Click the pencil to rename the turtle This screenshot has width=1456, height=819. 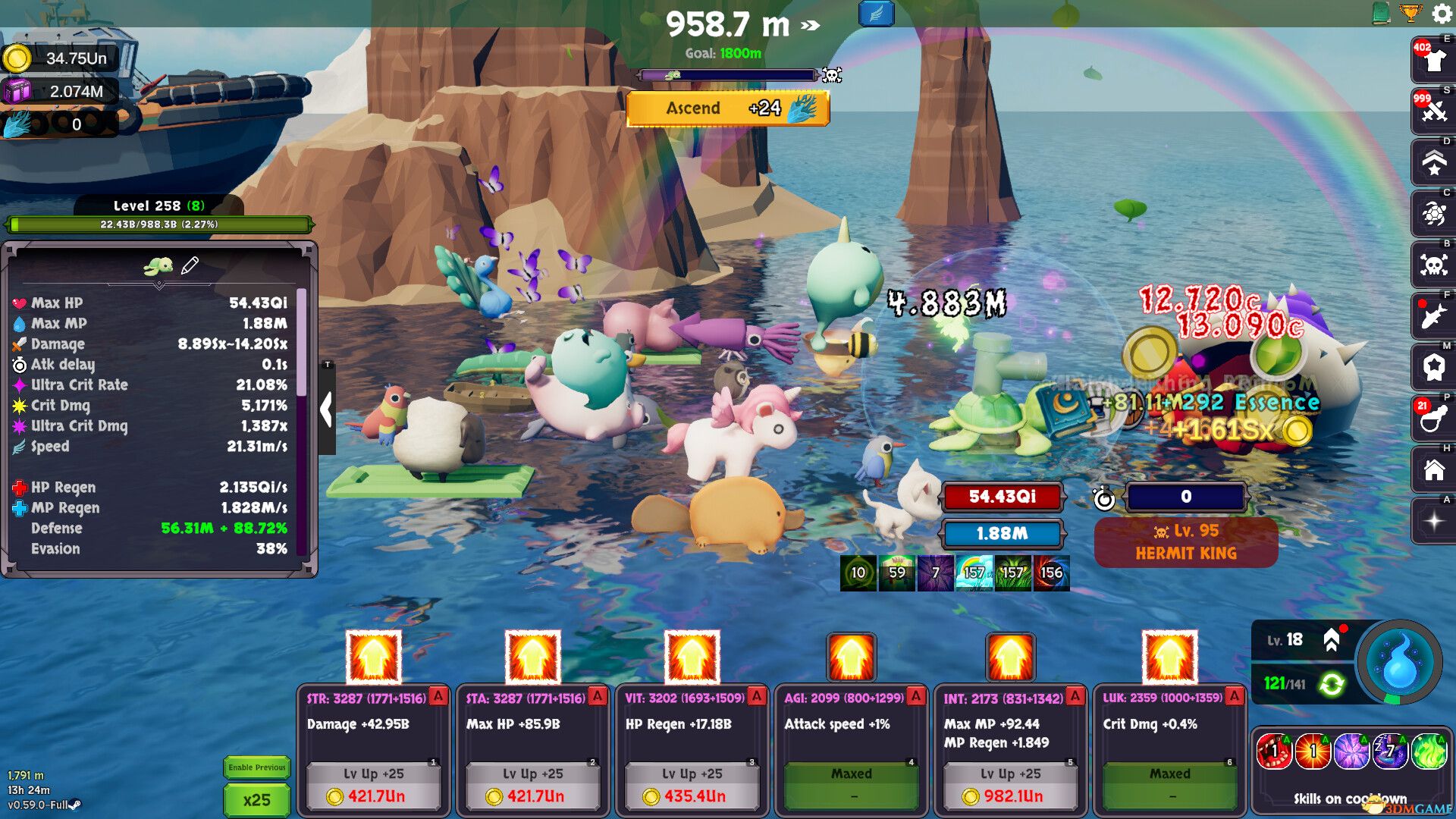[192, 265]
